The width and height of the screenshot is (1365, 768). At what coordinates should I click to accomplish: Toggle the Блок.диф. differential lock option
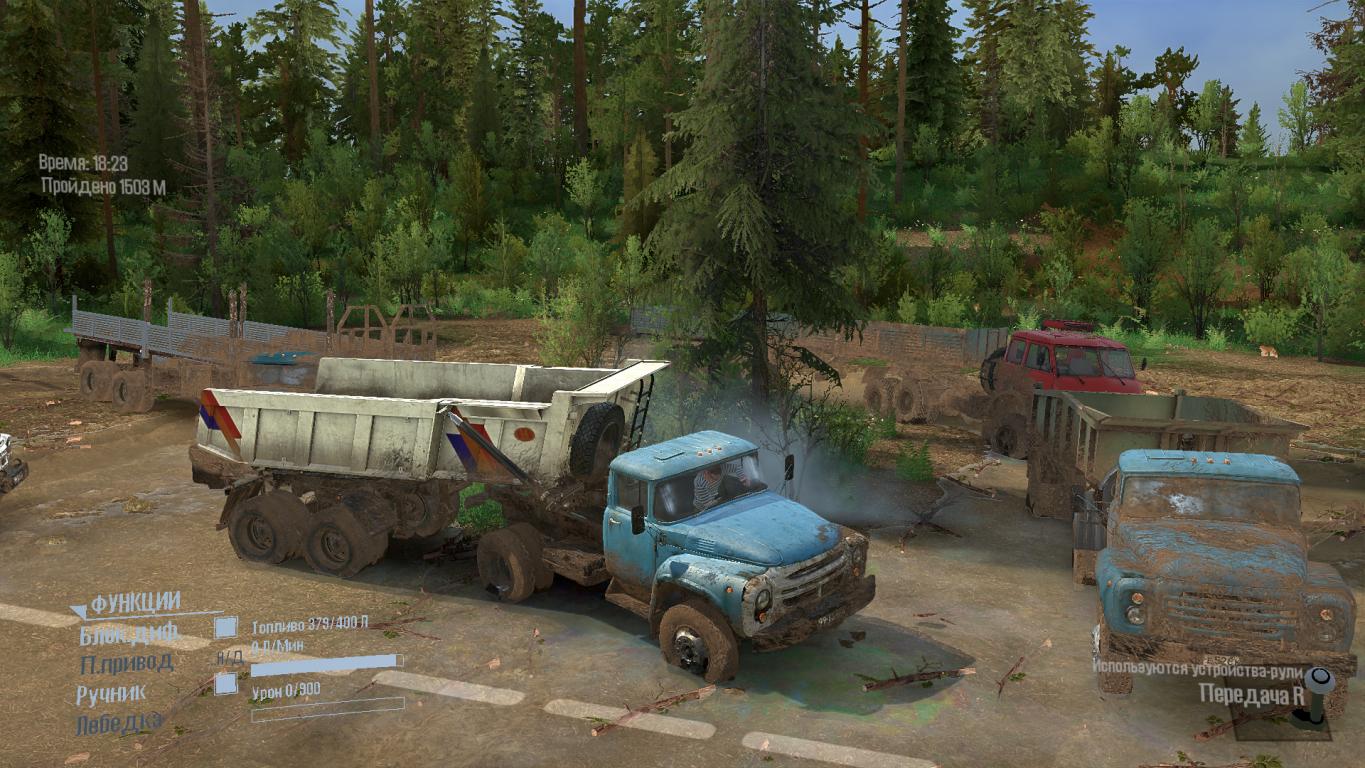[x=130, y=633]
